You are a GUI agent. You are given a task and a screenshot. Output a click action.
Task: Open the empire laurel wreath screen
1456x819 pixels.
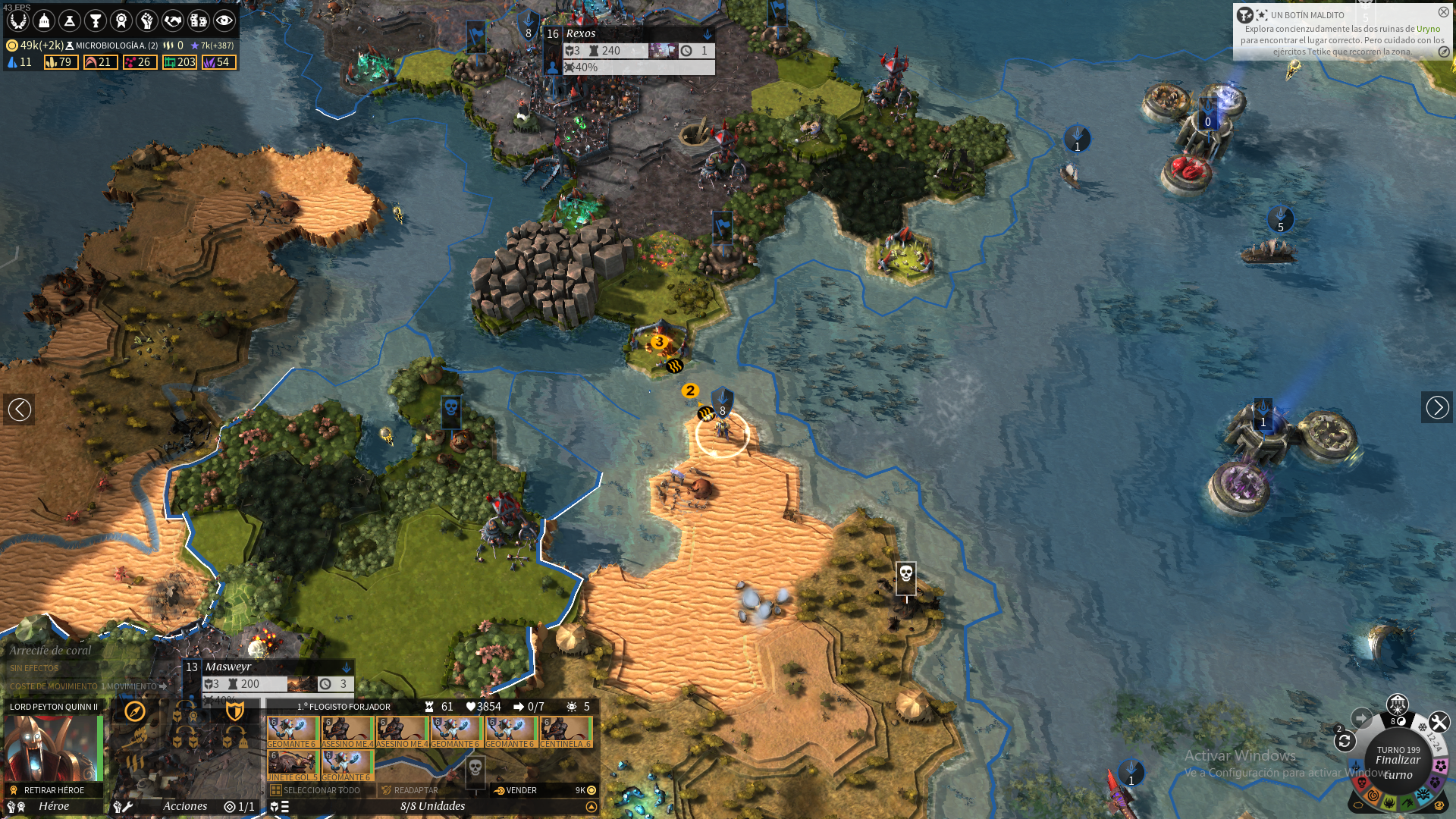pyautogui.click(x=18, y=20)
